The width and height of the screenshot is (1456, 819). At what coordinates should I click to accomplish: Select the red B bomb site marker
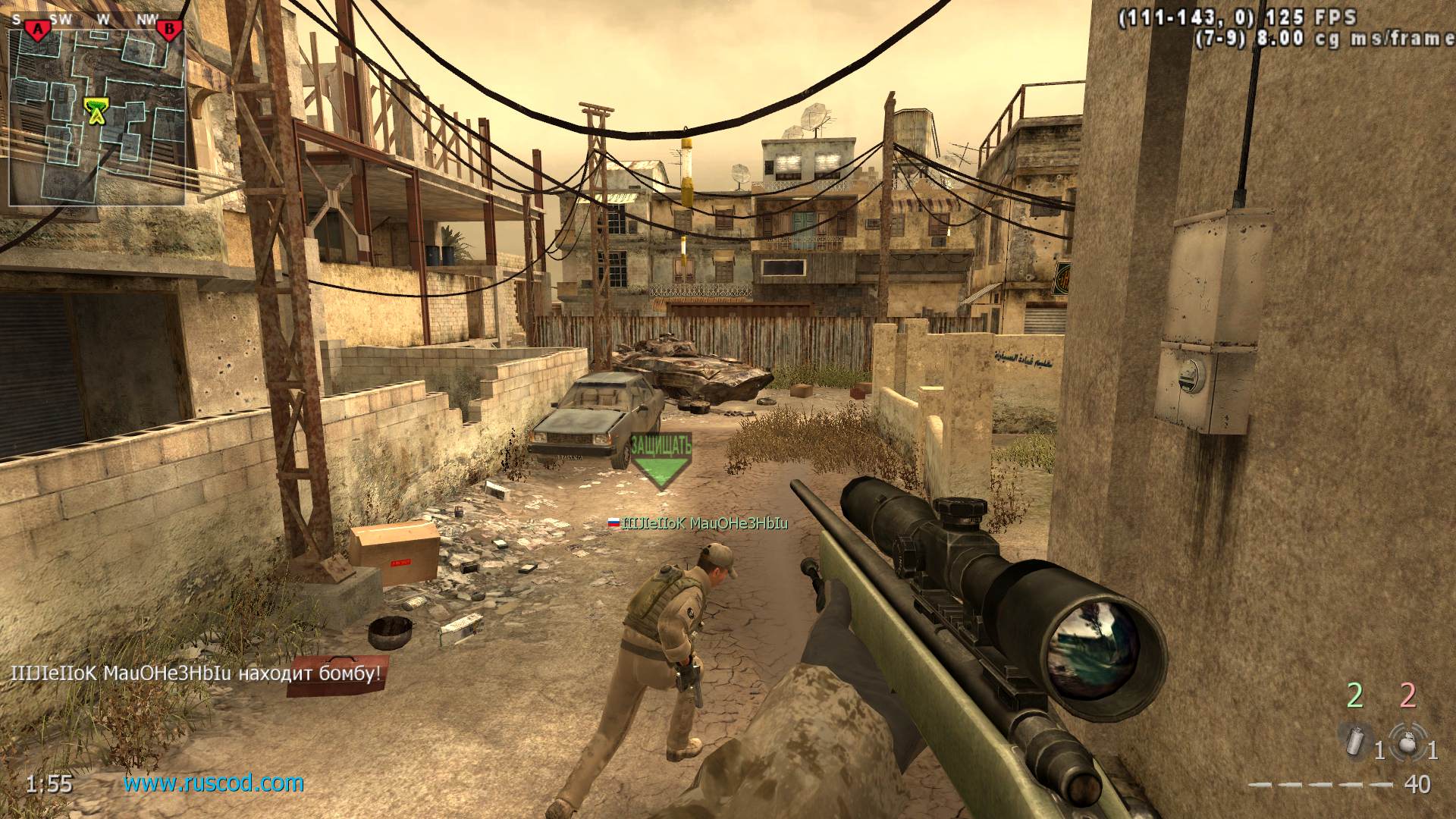point(169,30)
